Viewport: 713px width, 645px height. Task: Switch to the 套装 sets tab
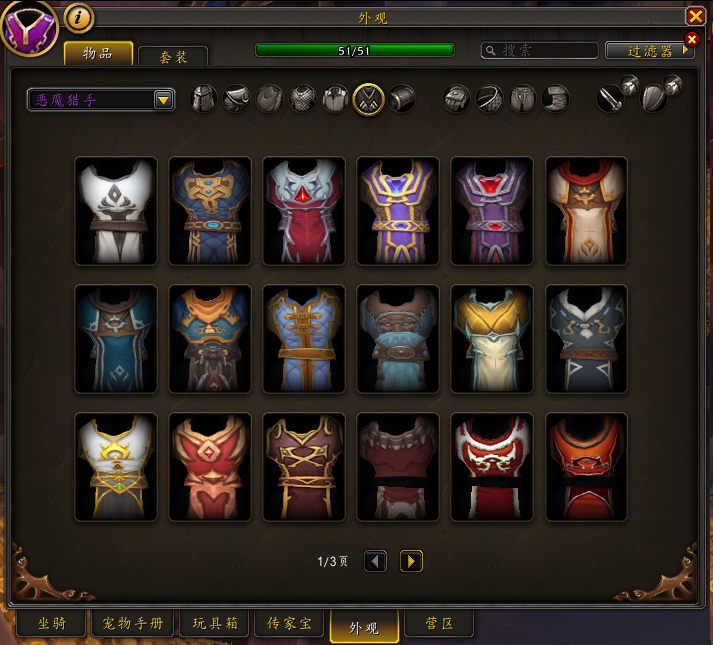tap(173, 57)
